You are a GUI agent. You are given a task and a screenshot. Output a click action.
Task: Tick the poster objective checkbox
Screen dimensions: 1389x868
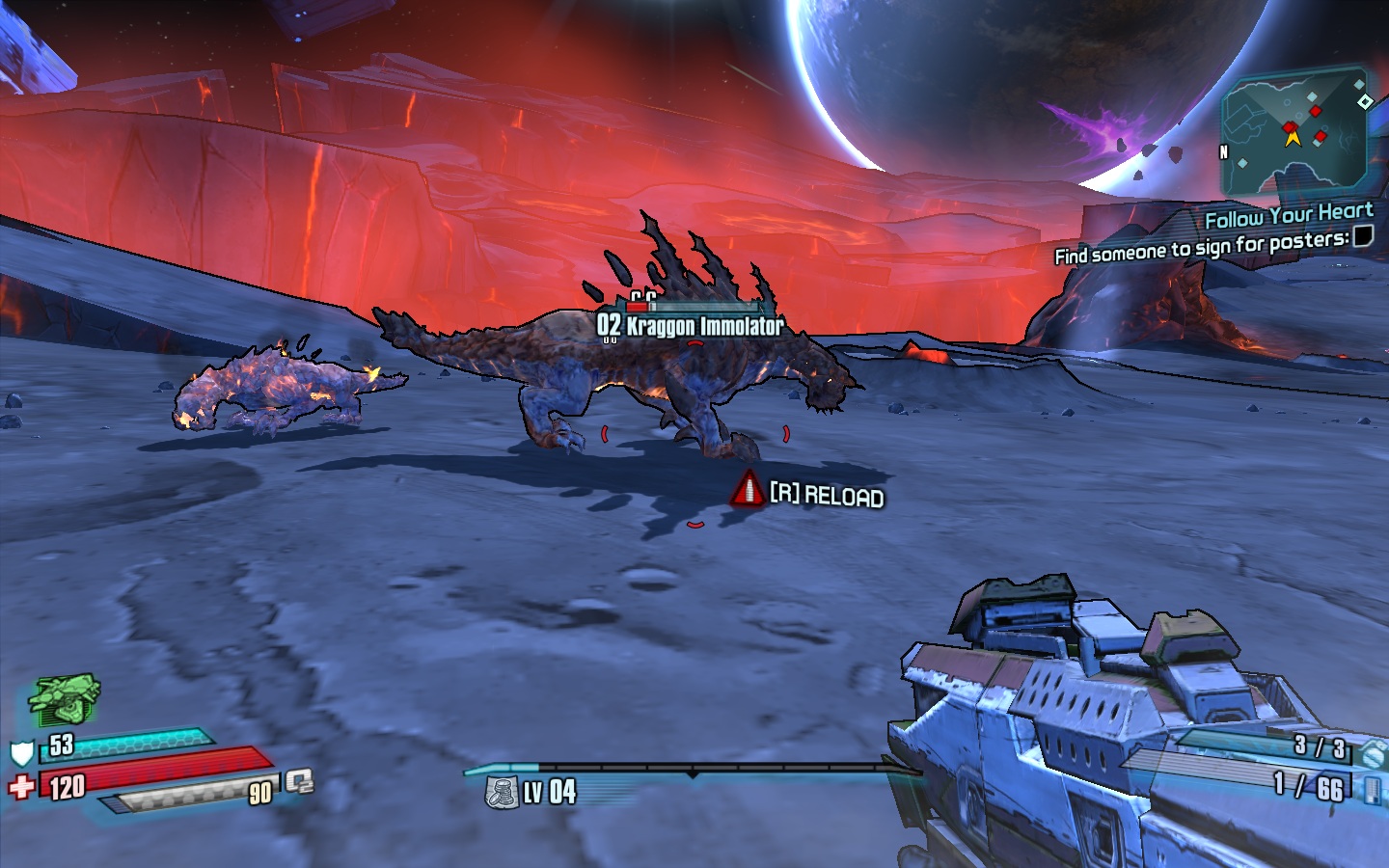click(1363, 236)
